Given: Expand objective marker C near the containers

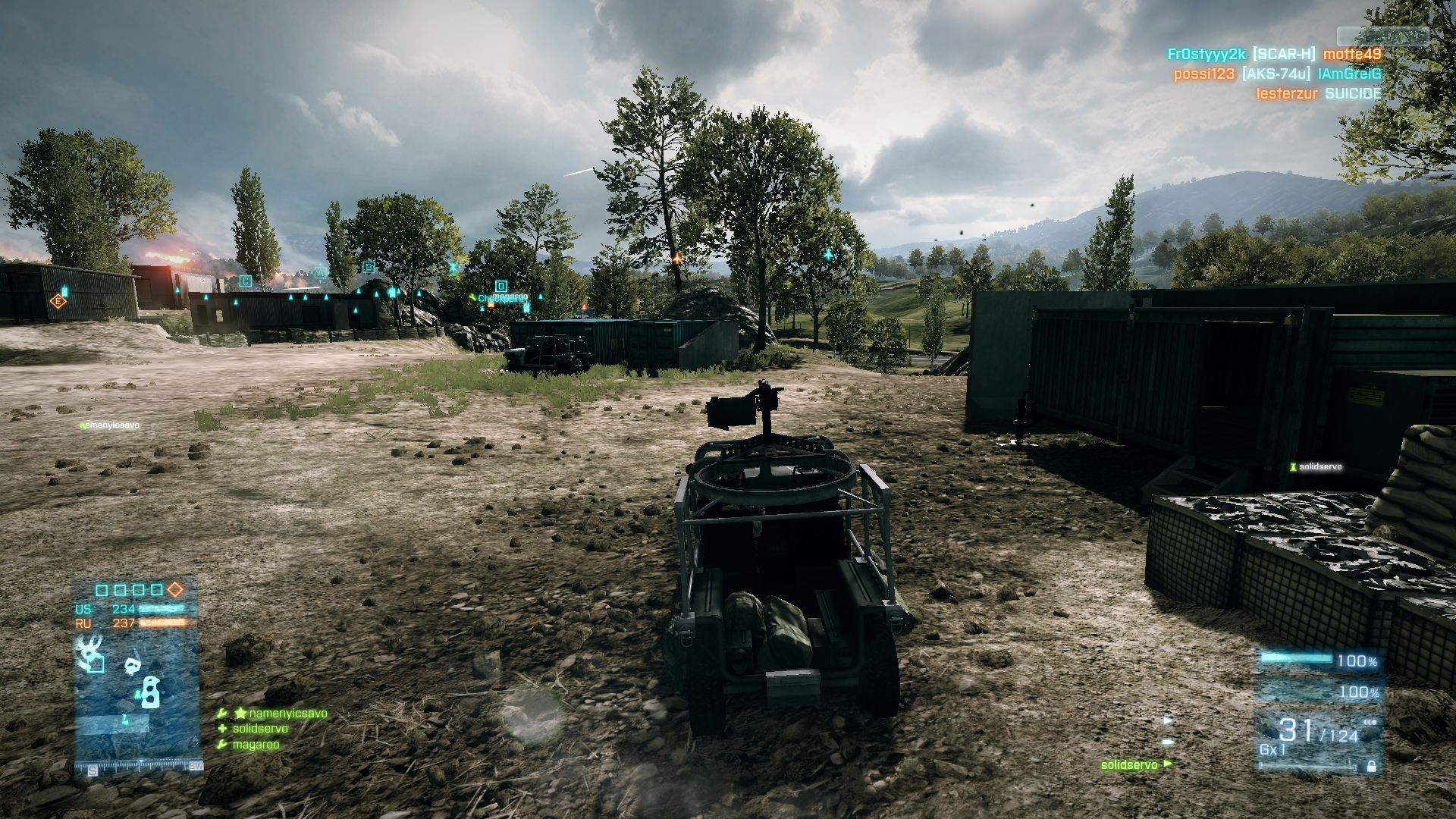Looking at the screenshot, I should pyautogui.click(x=244, y=280).
